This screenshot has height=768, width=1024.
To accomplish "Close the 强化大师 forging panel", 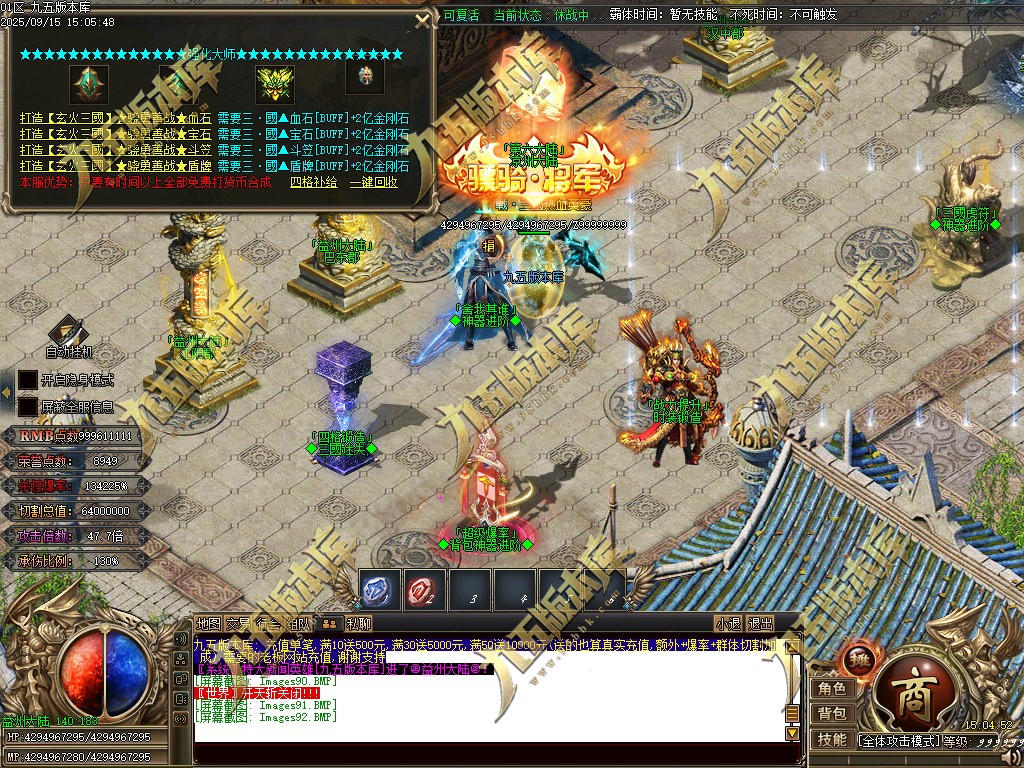I will [x=423, y=21].
